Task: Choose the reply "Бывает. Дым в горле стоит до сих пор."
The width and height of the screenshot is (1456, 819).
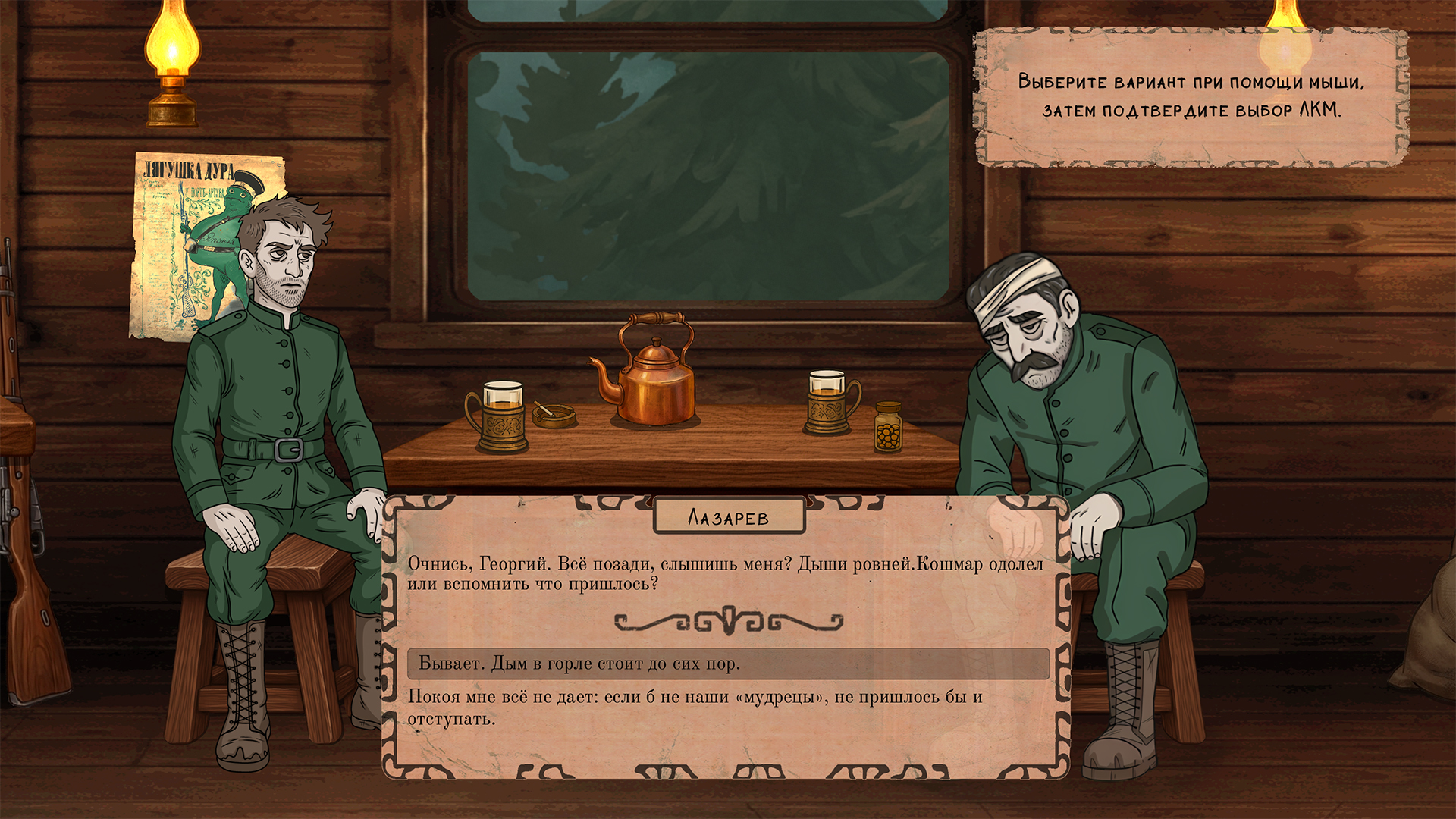Action: [728, 664]
